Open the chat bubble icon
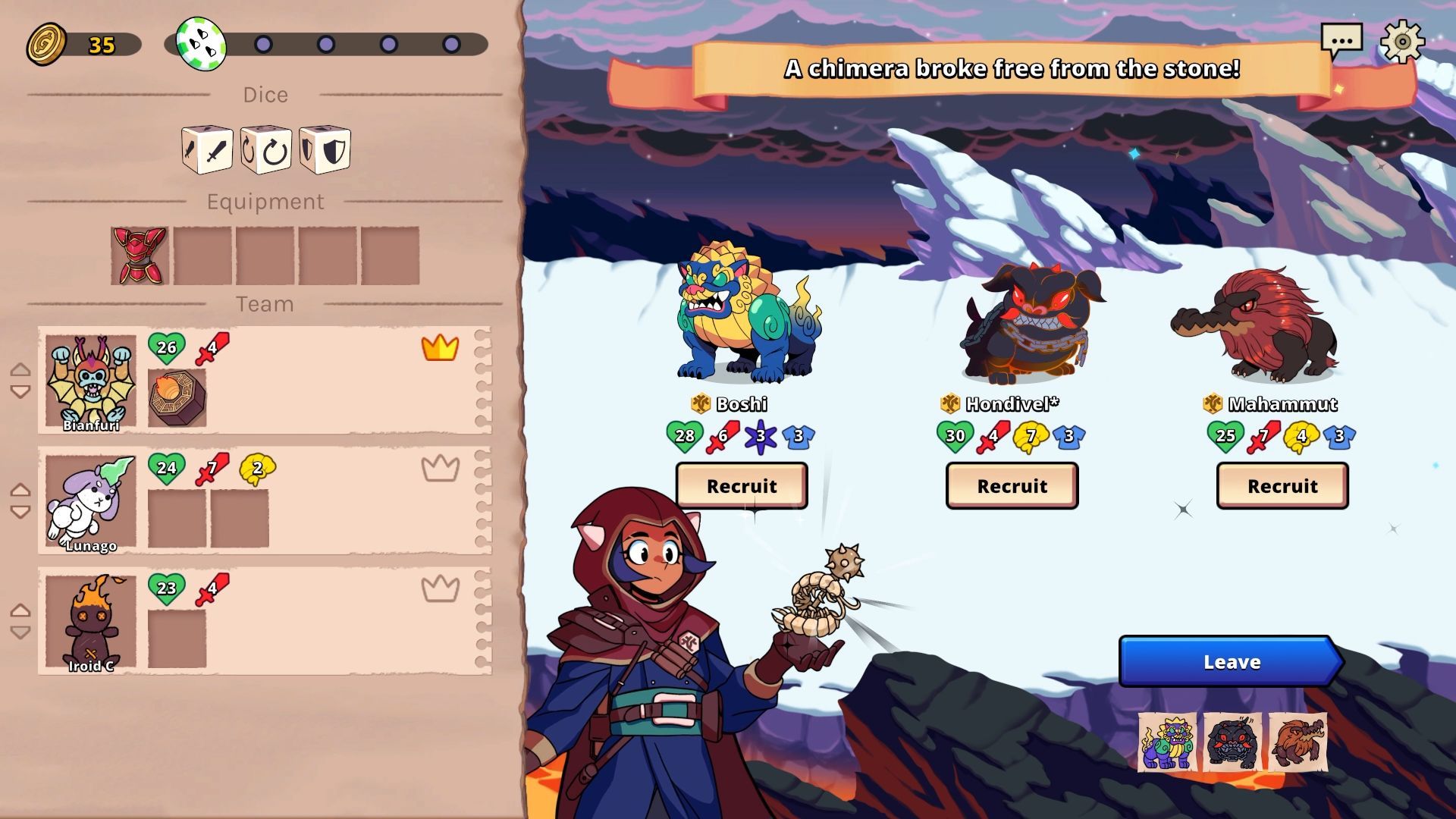 tap(1341, 39)
